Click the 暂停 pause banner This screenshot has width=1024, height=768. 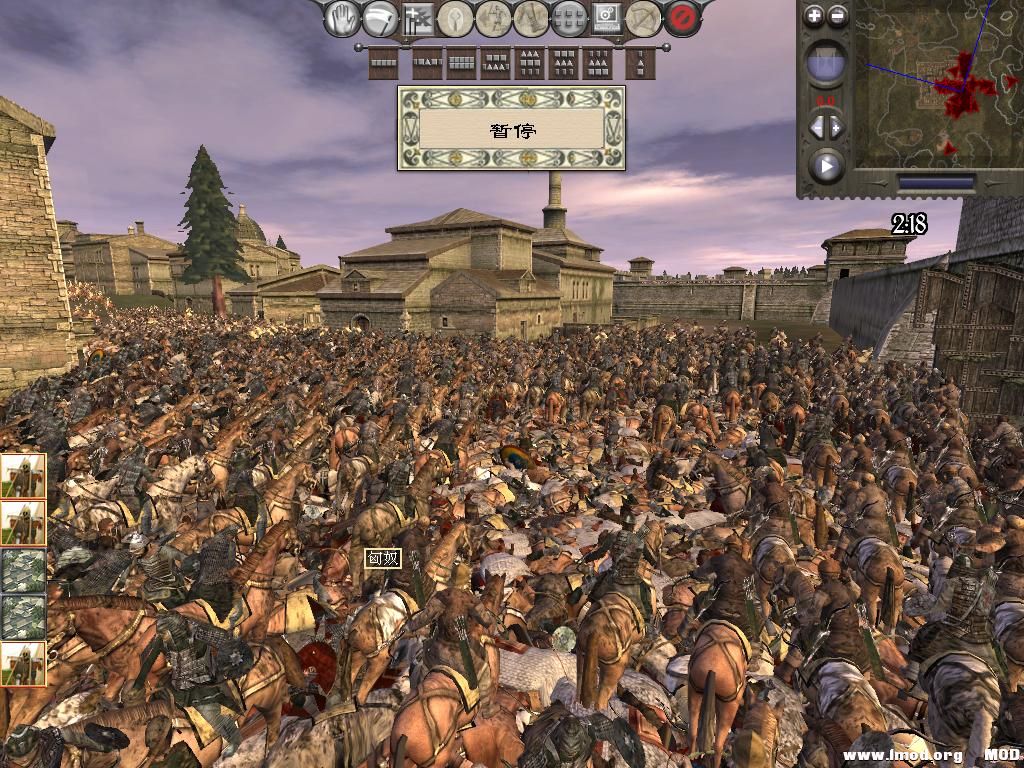[x=511, y=128]
